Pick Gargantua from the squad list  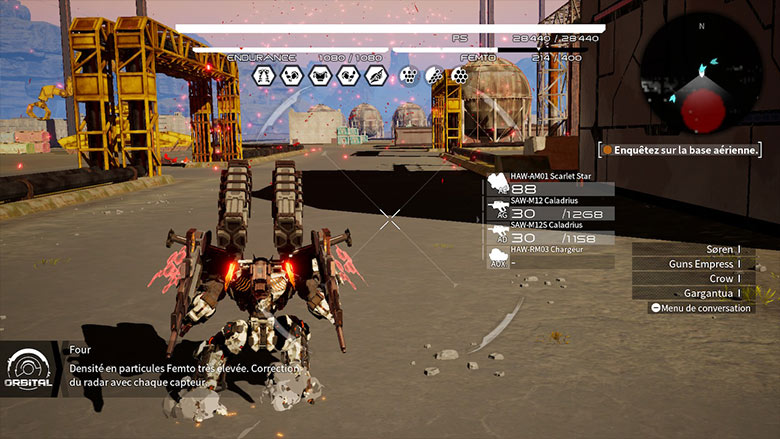point(693,293)
